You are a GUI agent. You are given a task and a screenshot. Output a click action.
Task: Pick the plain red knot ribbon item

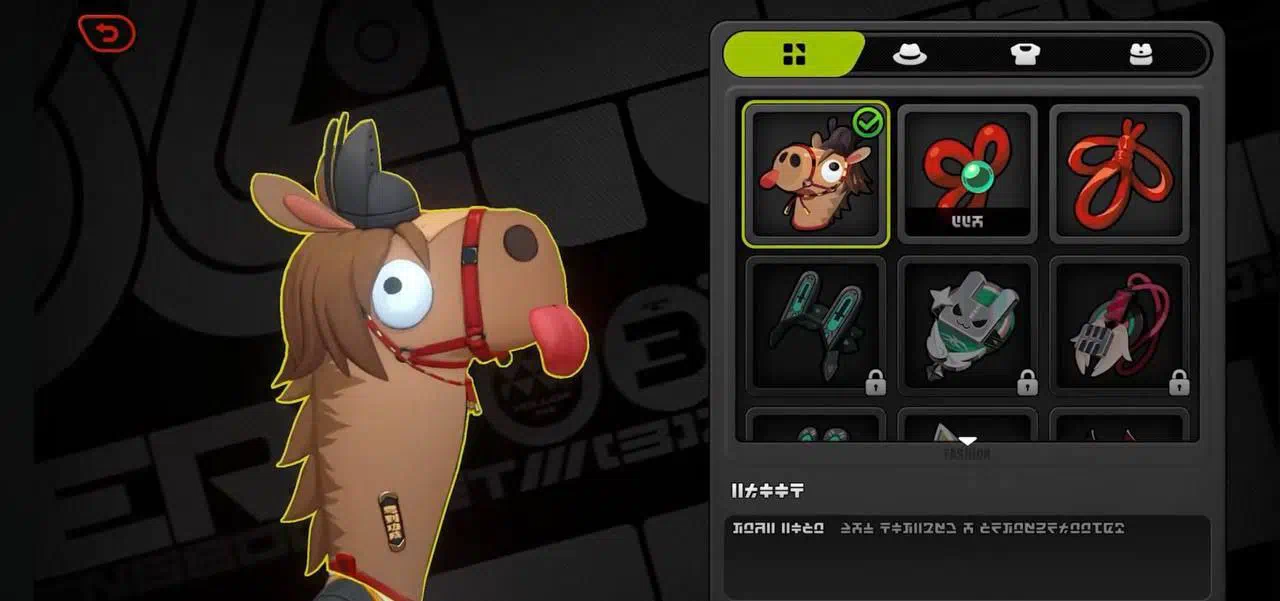pos(1119,174)
